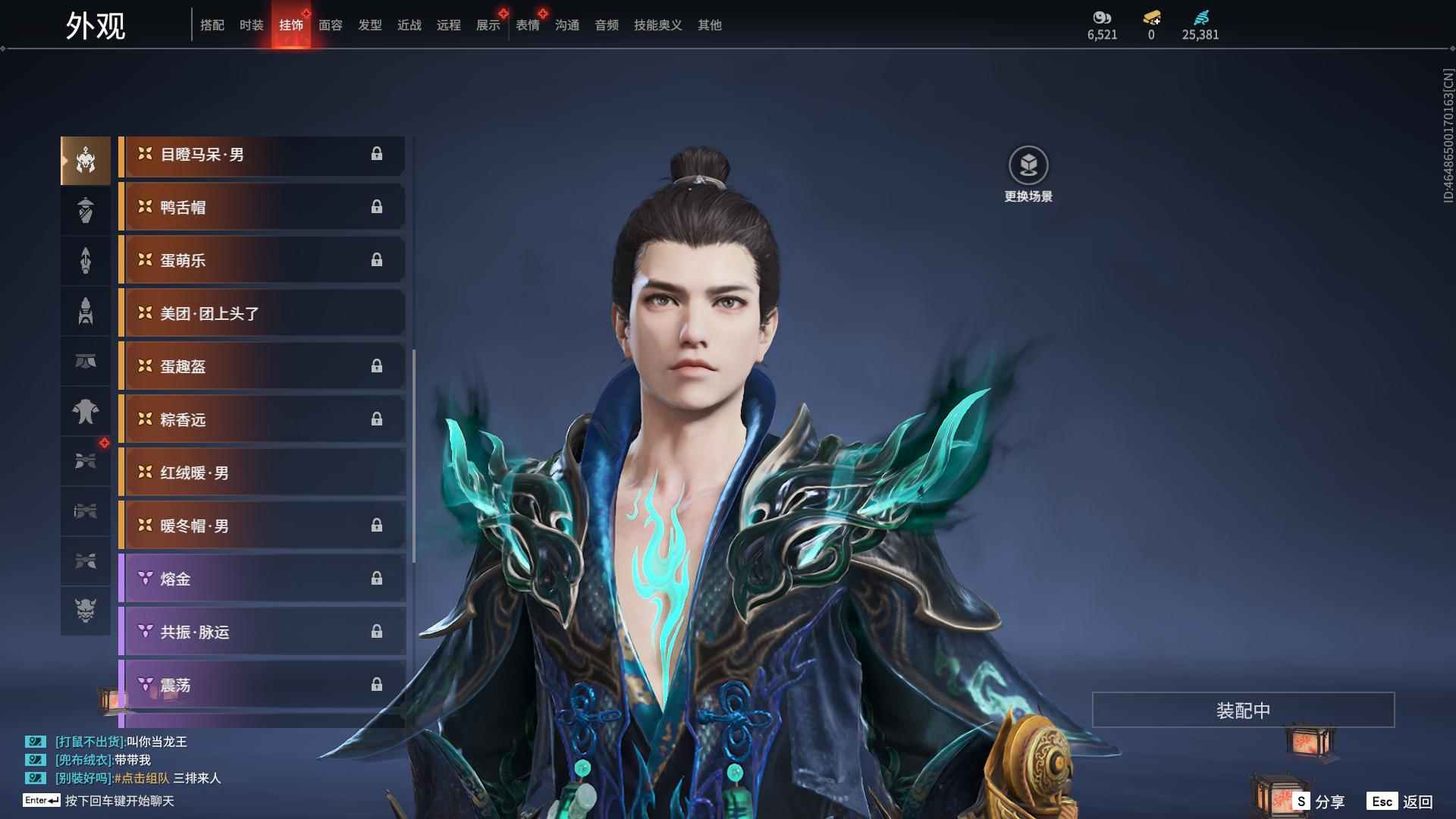This screenshot has width=1456, height=819.
Task: Go to the 技能奥义 tab
Action: 657,25
